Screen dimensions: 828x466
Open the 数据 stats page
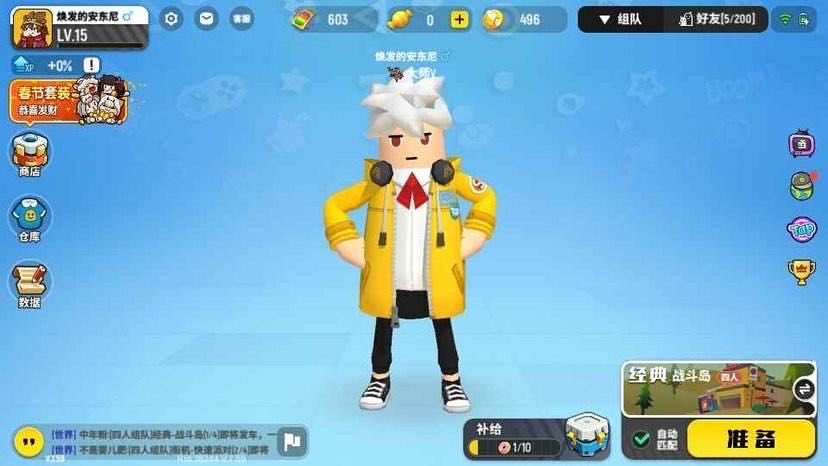click(x=30, y=286)
